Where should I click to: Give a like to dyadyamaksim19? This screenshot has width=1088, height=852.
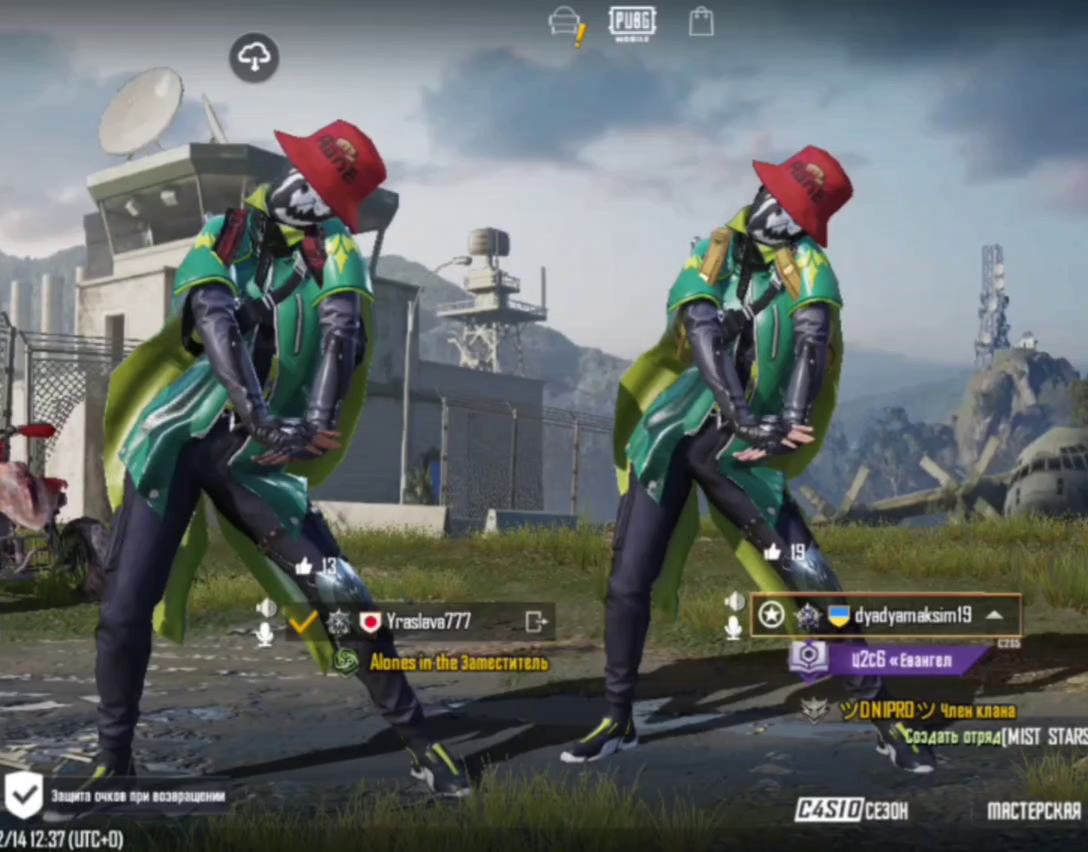coord(772,552)
